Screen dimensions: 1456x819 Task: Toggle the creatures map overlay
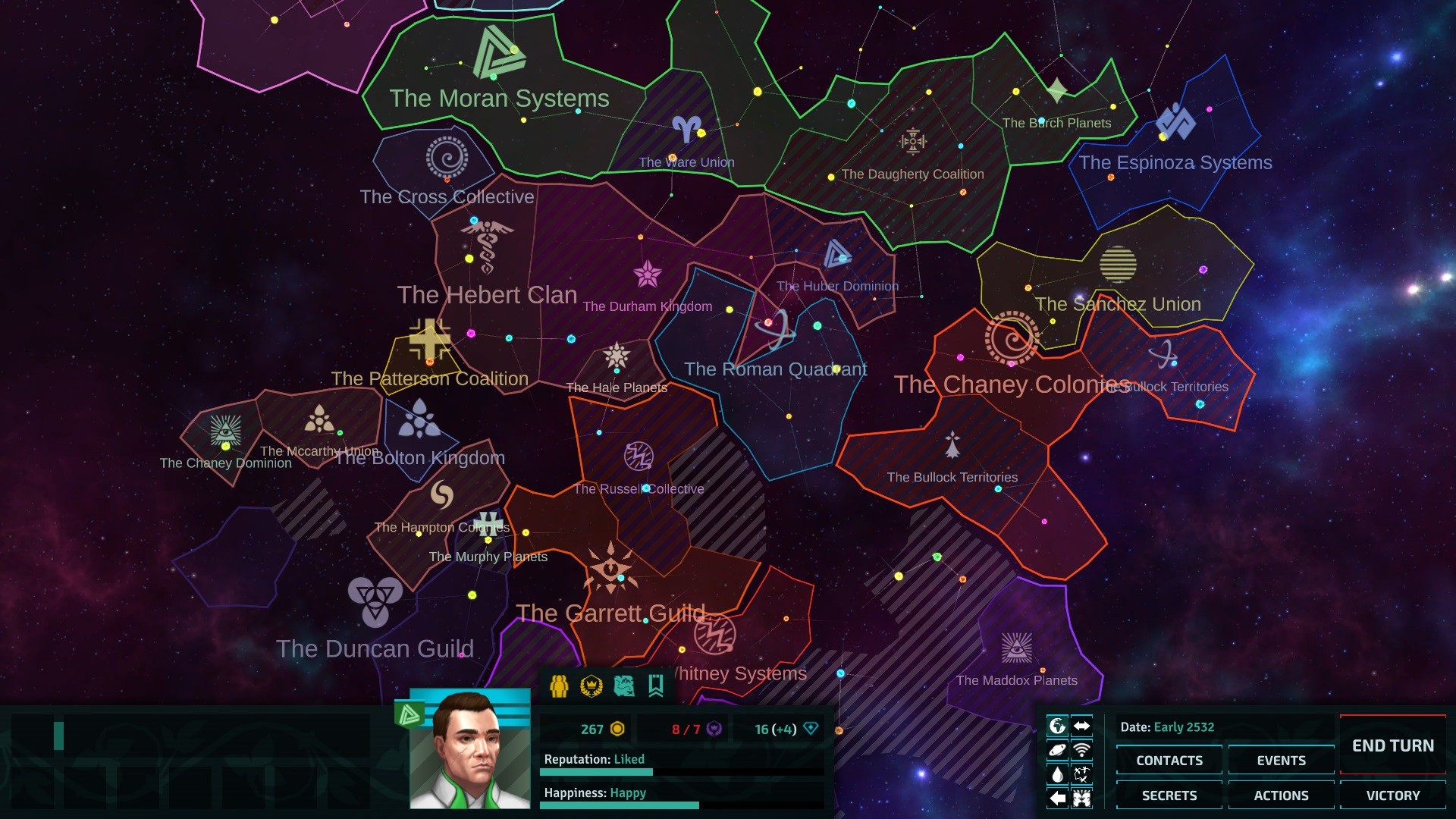1081,774
